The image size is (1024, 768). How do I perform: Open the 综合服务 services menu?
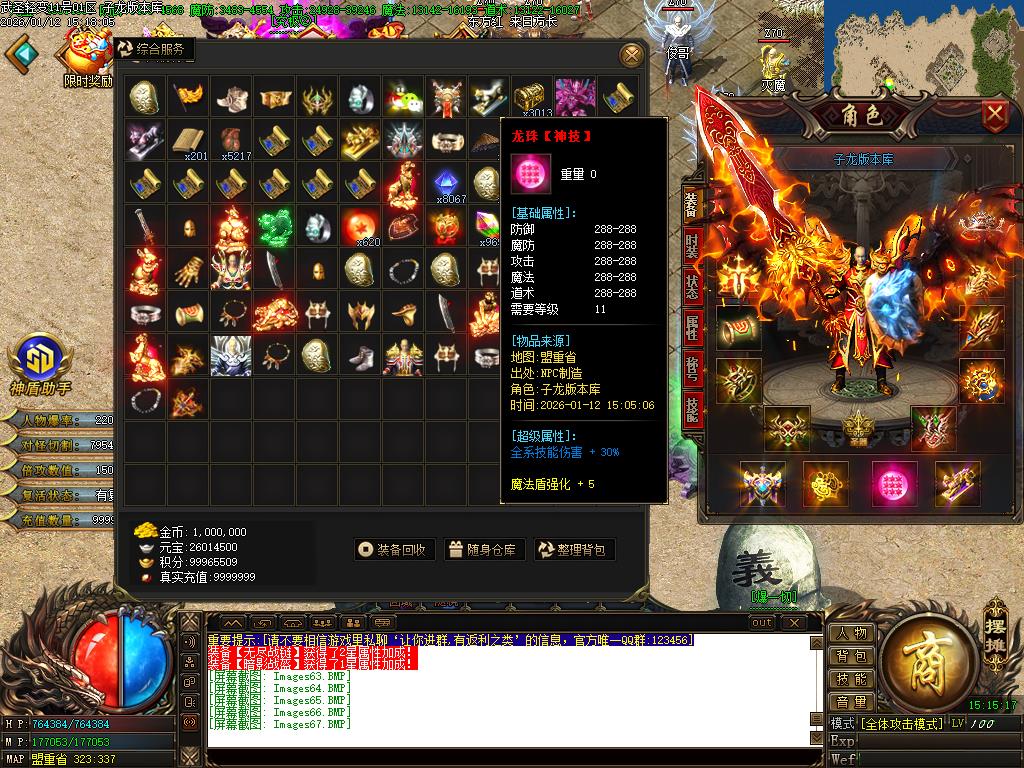153,49
